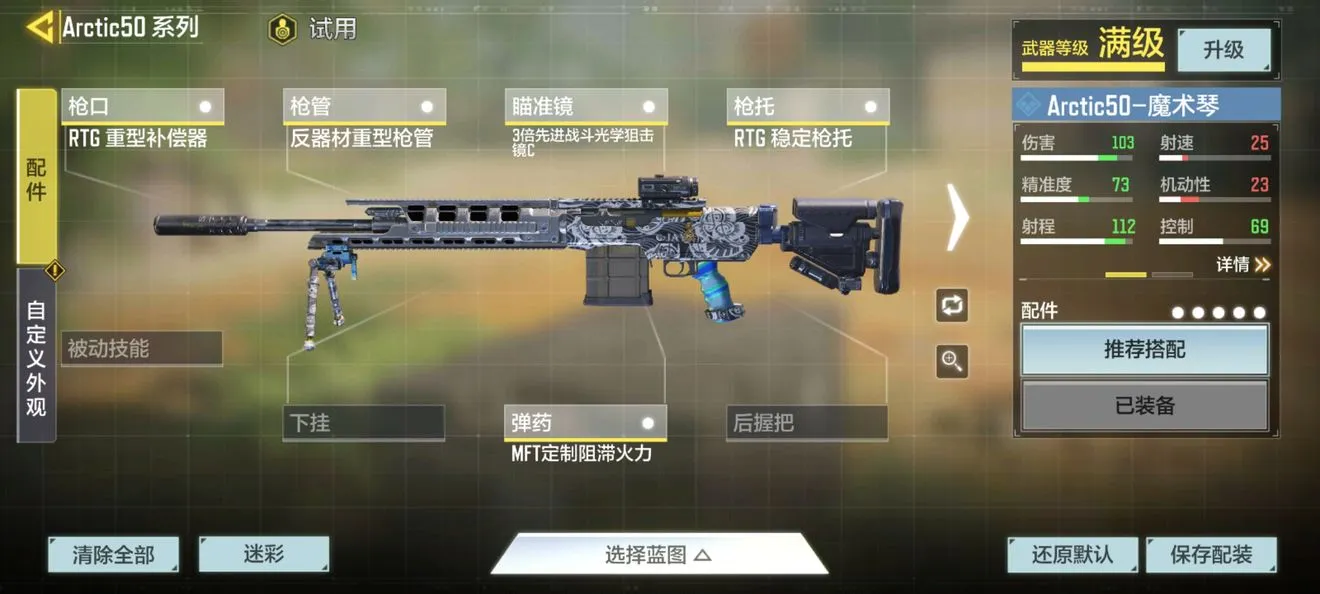Screen dimensions: 1320x594
Task: Show stat 详情 details
Action: click(x=1243, y=264)
